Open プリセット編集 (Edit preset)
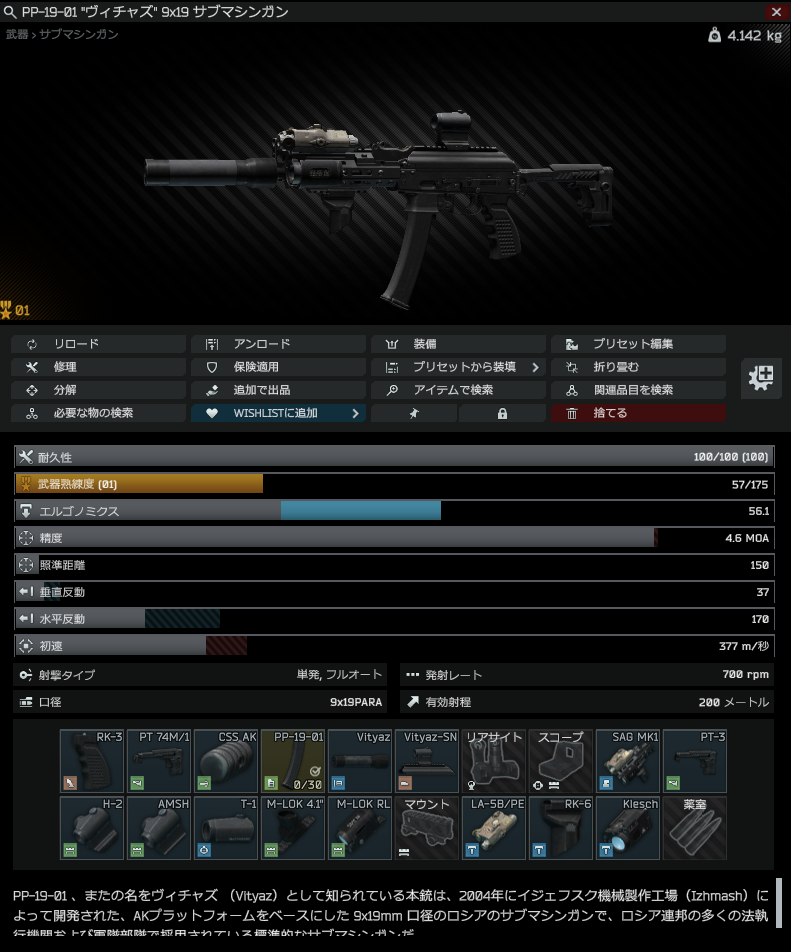This screenshot has width=791, height=952. (x=638, y=344)
